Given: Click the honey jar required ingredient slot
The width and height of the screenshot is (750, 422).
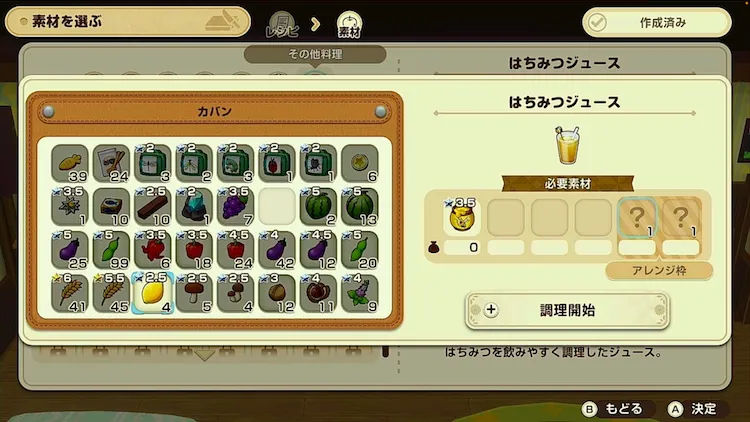Looking at the screenshot, I should coord(464,218).
